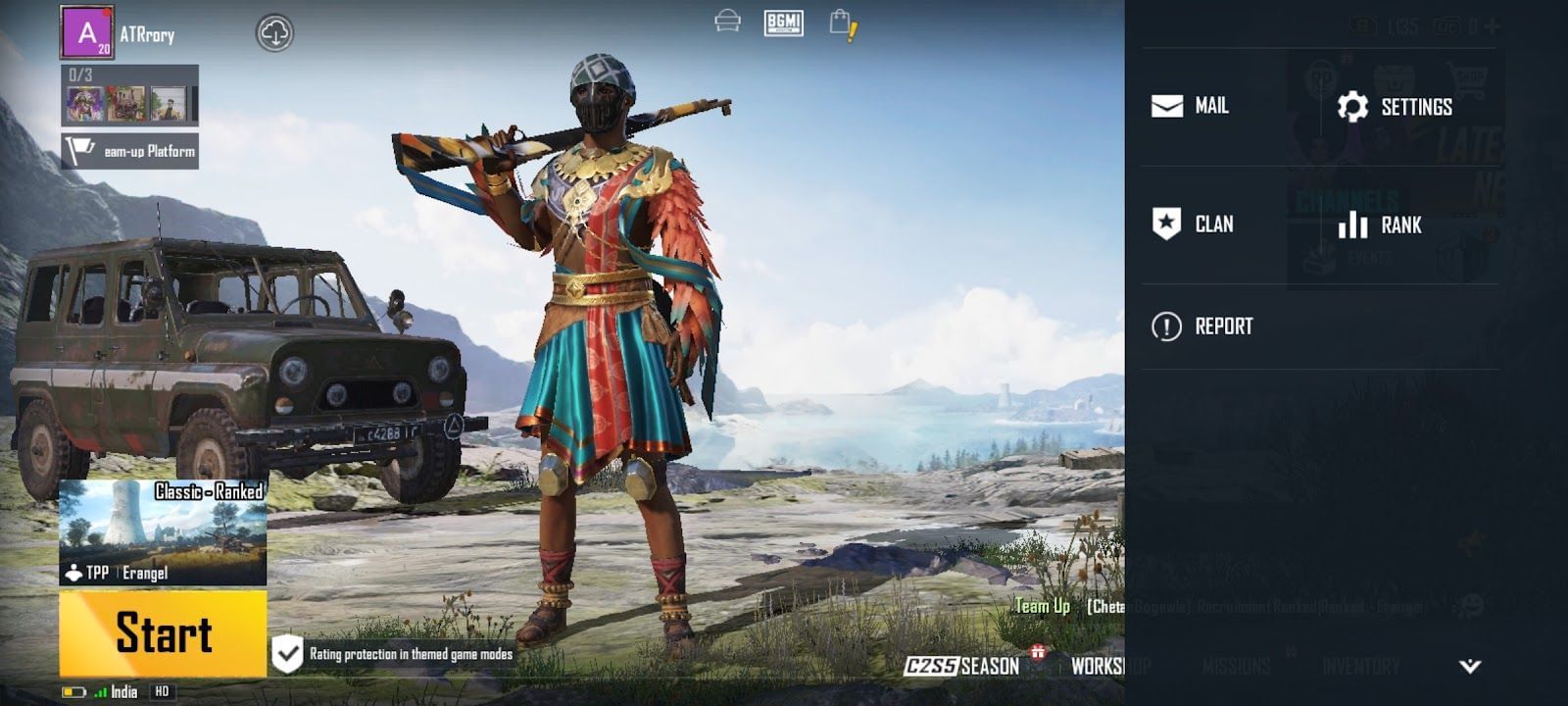1568x706 pixels.
Task: View your Rank statistics
Action: tap(1382, 225)
